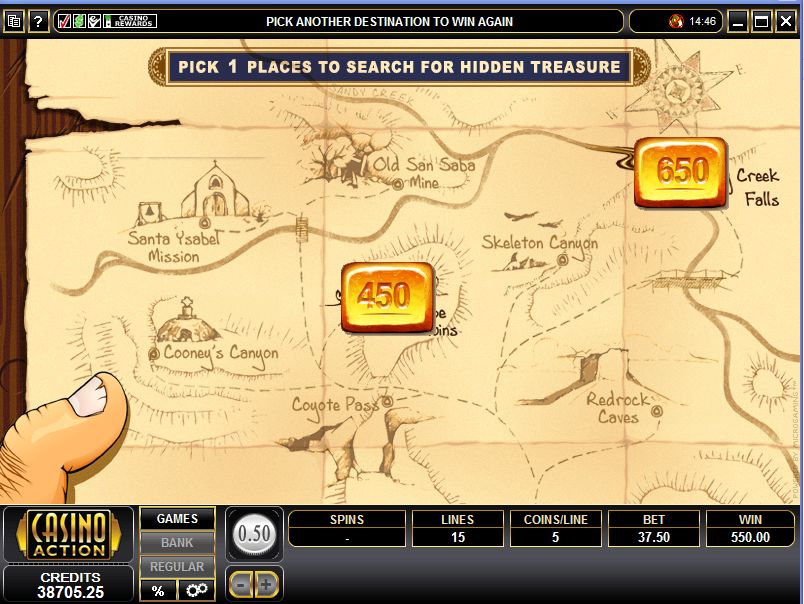Open the Games menu button

177,519
